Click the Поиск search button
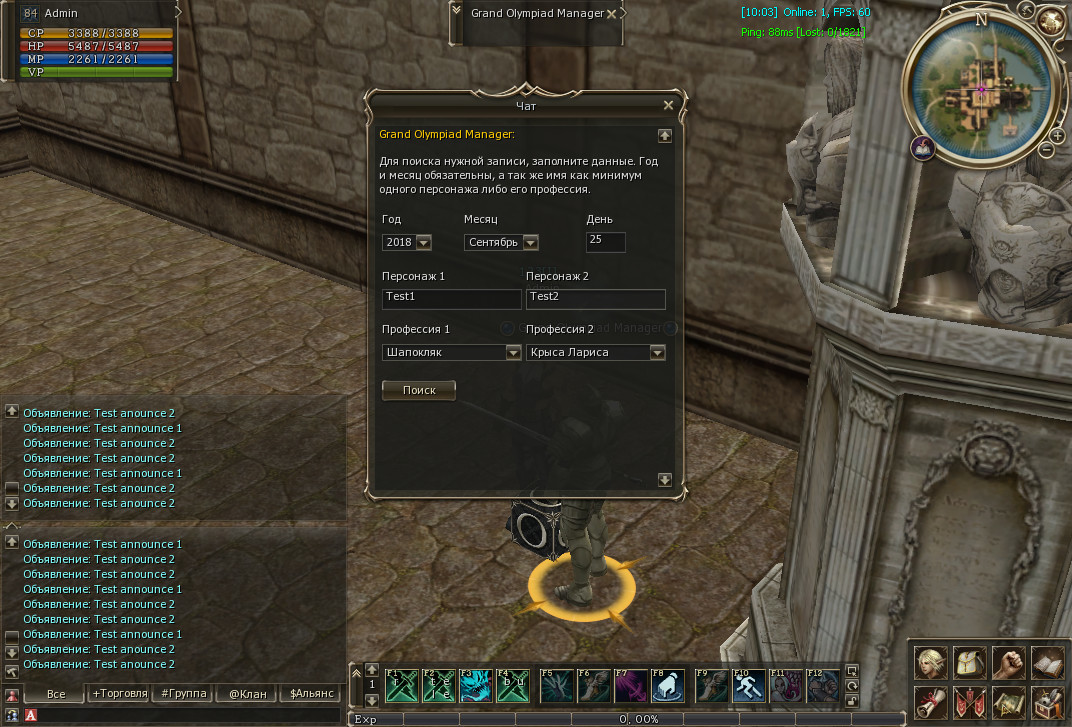This screenshot has width=1072, height=727. [x=419, y=390]
